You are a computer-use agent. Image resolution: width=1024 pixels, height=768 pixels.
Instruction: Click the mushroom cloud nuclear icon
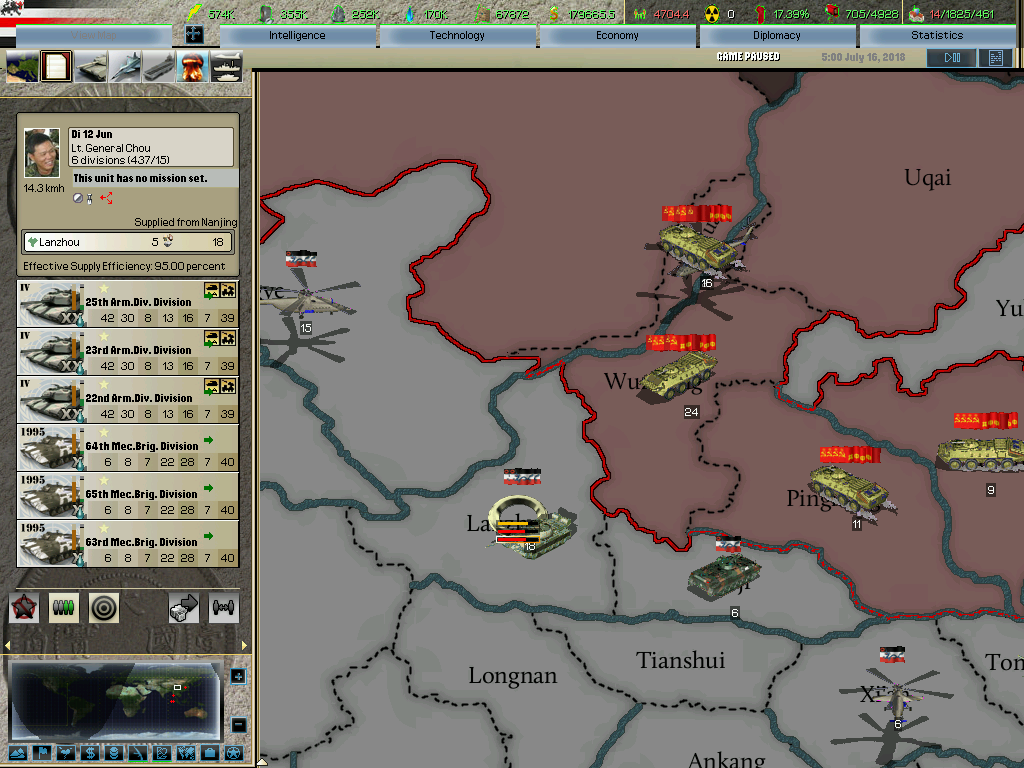point(192,67)
